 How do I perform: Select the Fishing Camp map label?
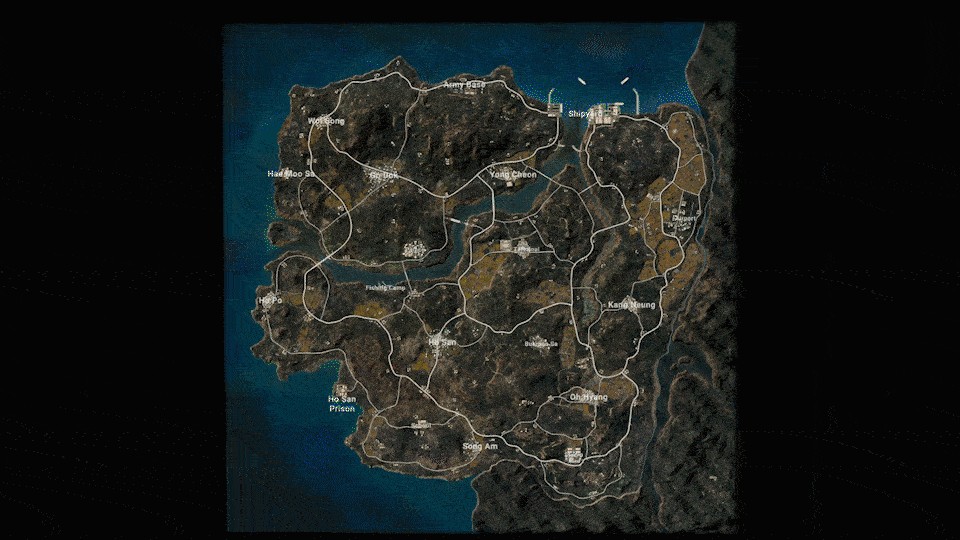point(385,288)
